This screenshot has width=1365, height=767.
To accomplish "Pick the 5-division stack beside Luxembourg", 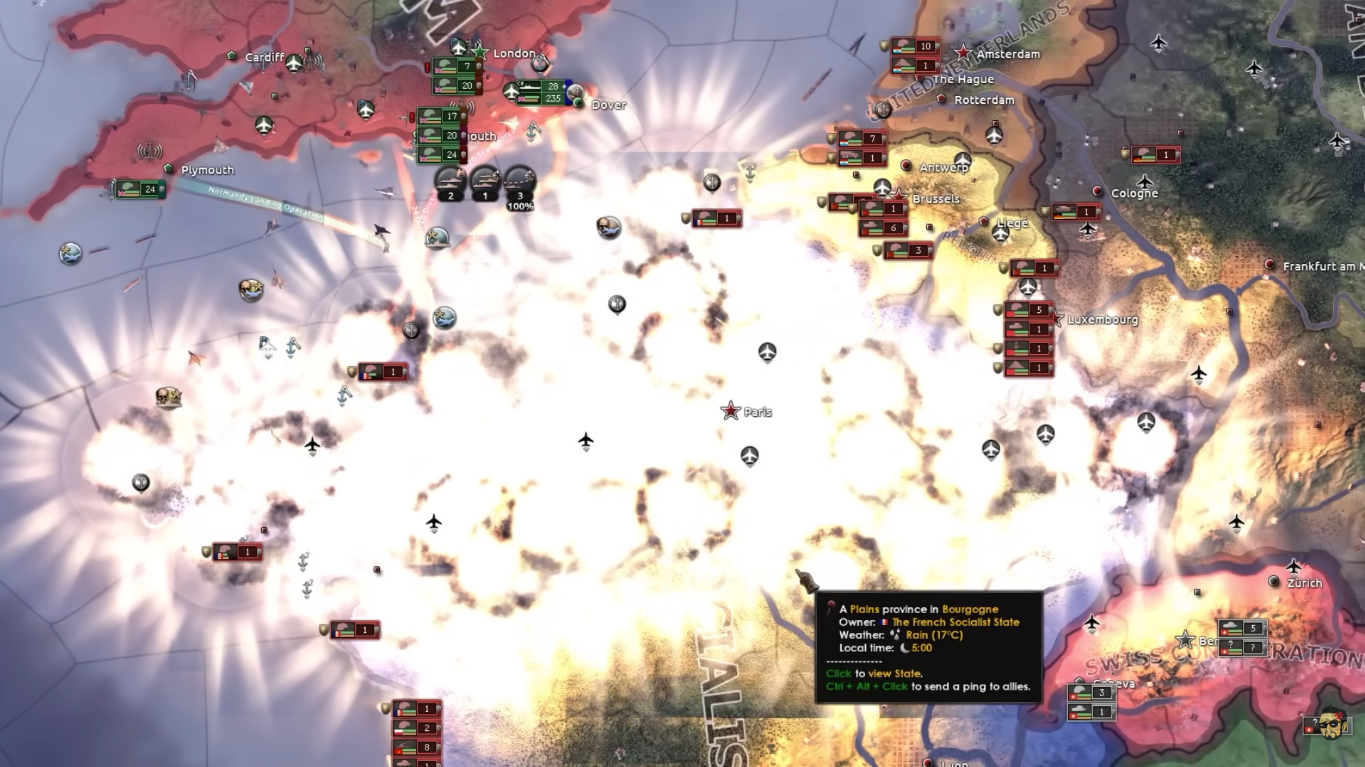I will [x=1029, y=310].
